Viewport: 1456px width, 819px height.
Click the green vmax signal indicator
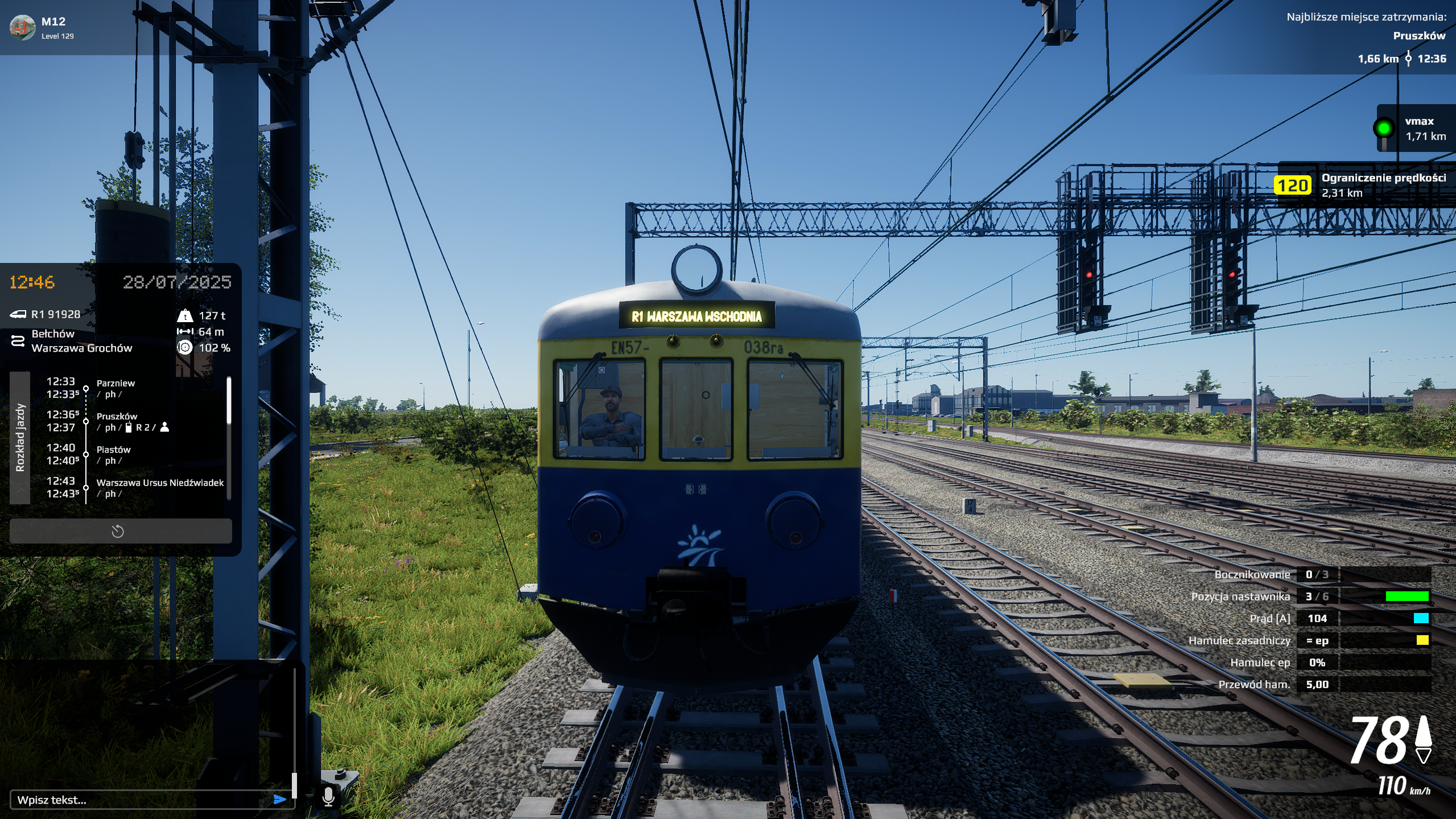click(x=1384, y=128)
